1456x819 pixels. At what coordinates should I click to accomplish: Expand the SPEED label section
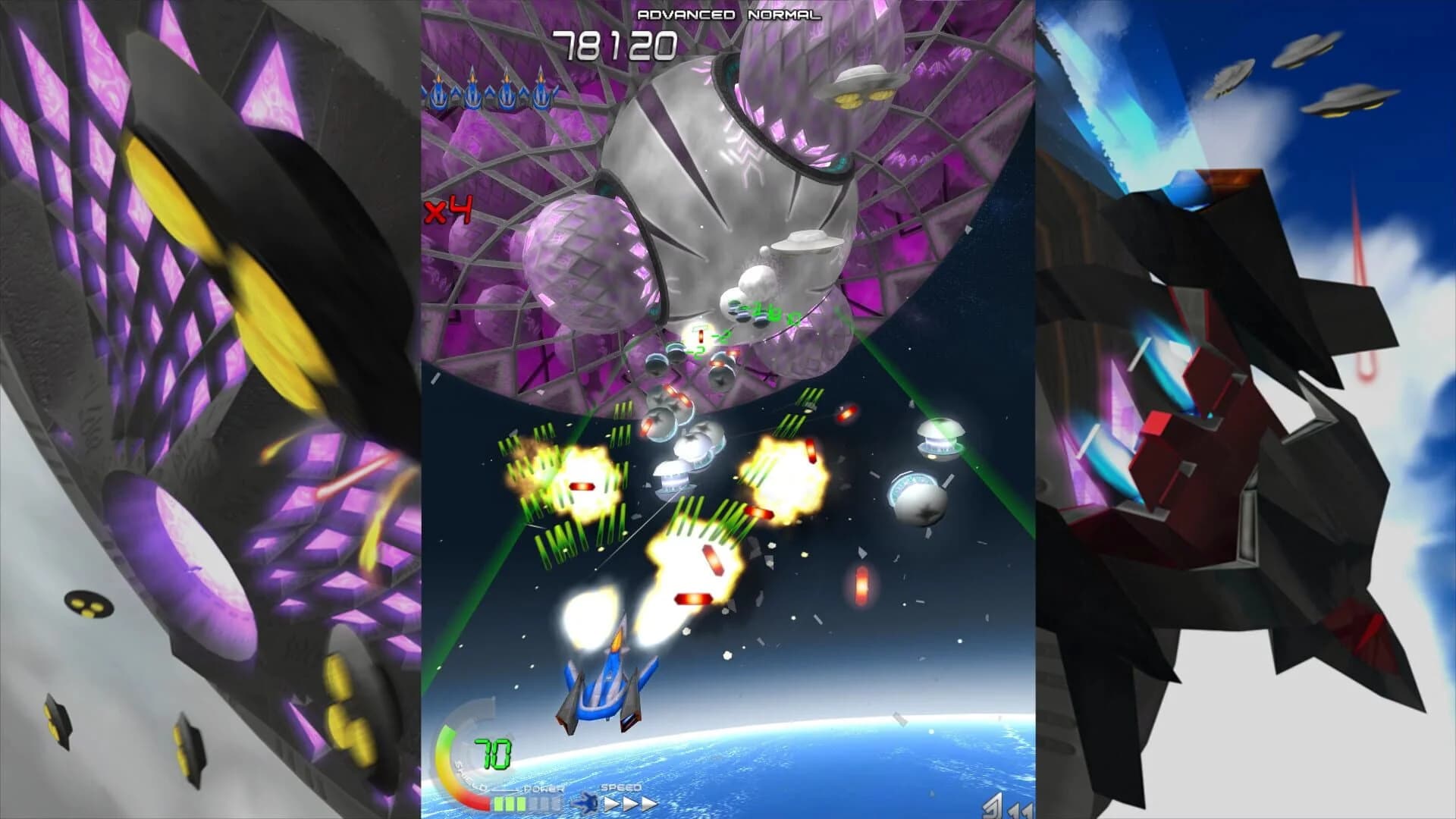point(620,787)
